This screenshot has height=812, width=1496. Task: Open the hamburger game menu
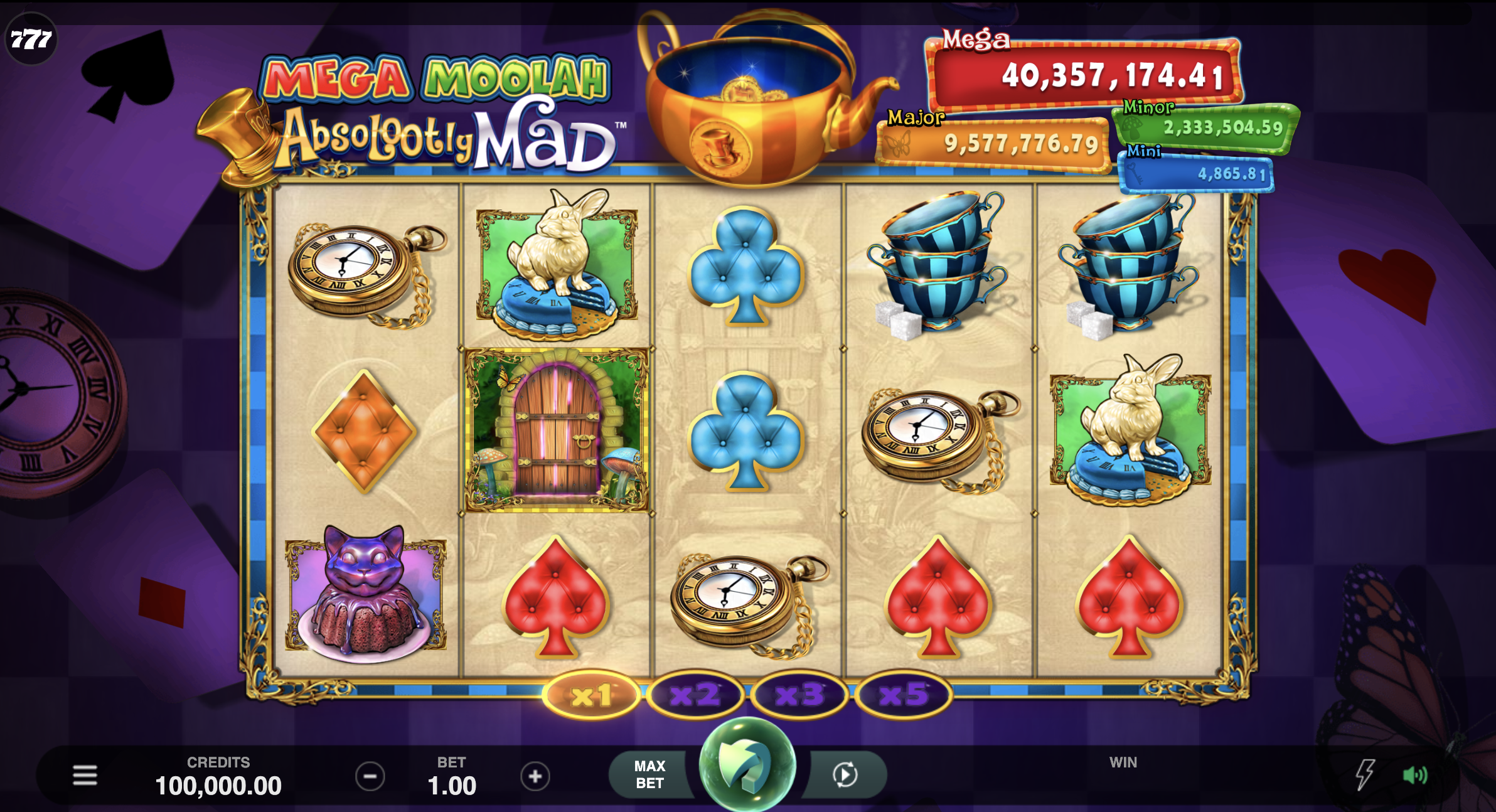coord(86,775)
